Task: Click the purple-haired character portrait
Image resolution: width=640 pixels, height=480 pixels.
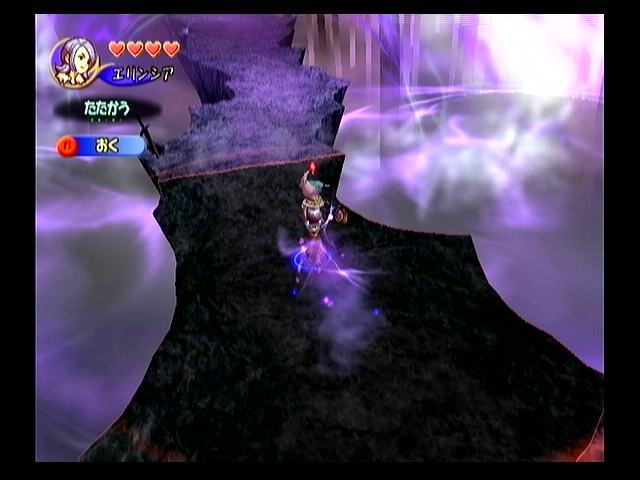Action: (x=75, y=62)
